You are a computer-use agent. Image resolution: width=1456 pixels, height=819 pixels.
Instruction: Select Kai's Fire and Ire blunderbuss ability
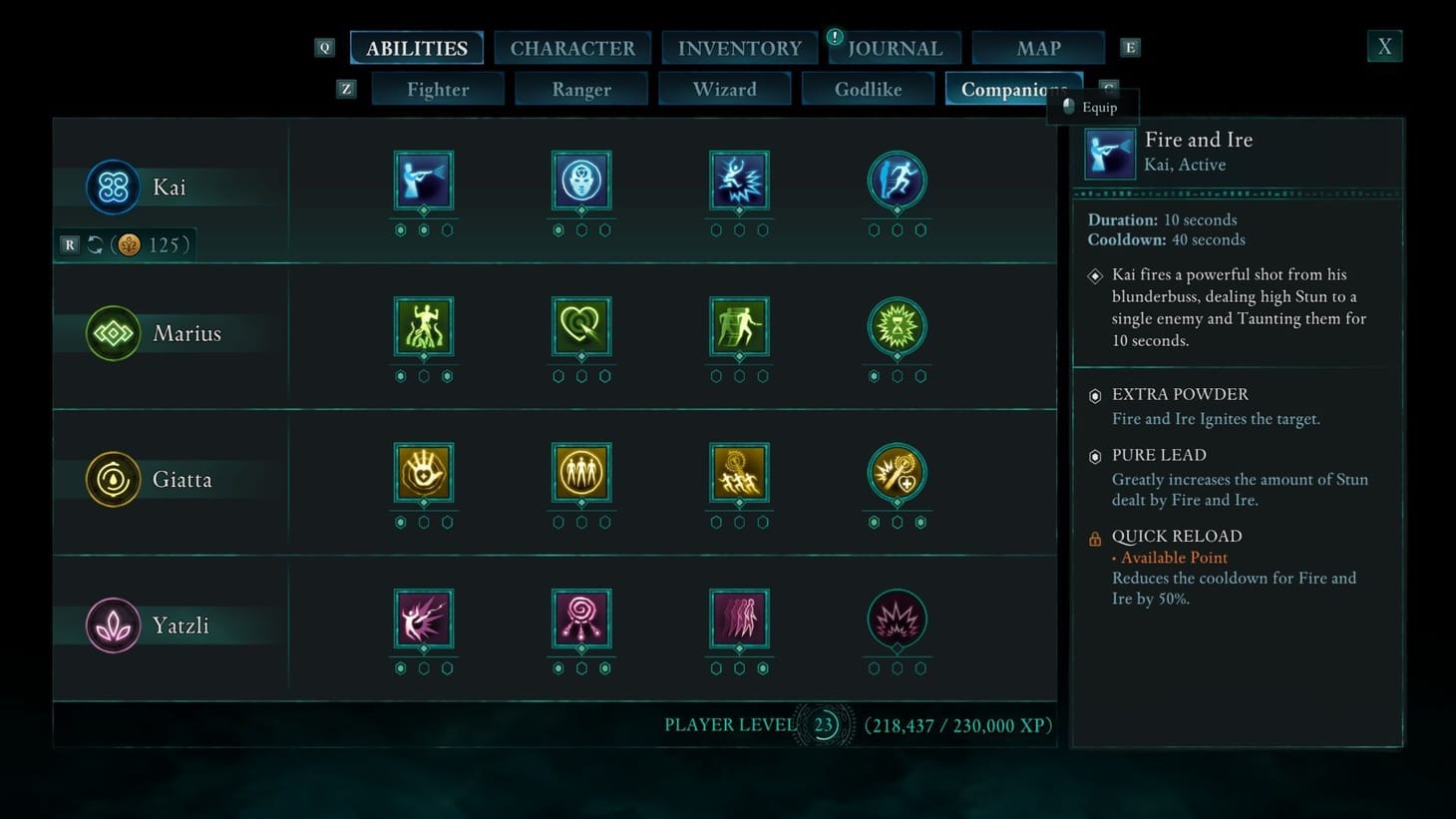[423, 180]
